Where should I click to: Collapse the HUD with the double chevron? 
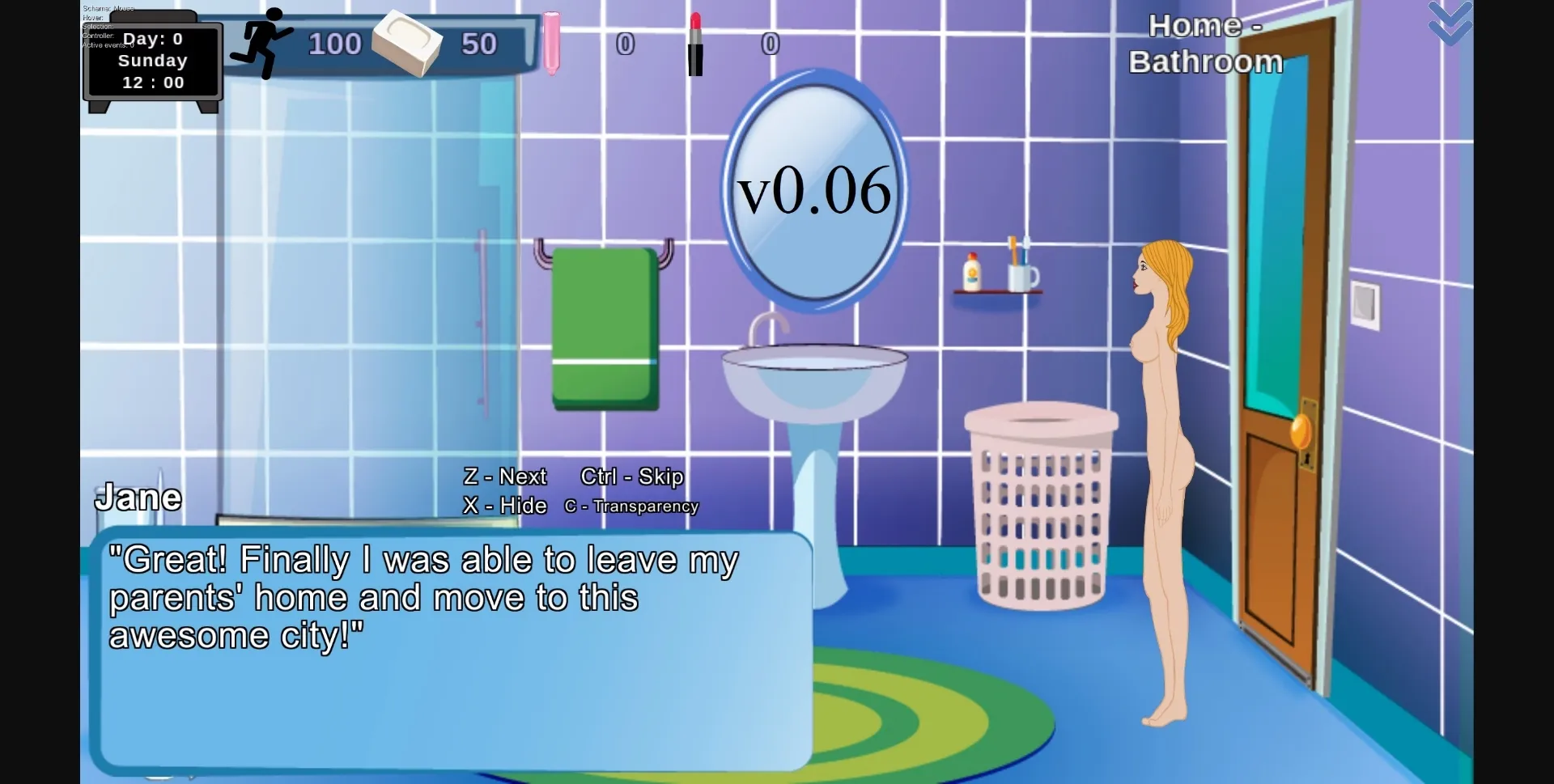point(1449,24)
